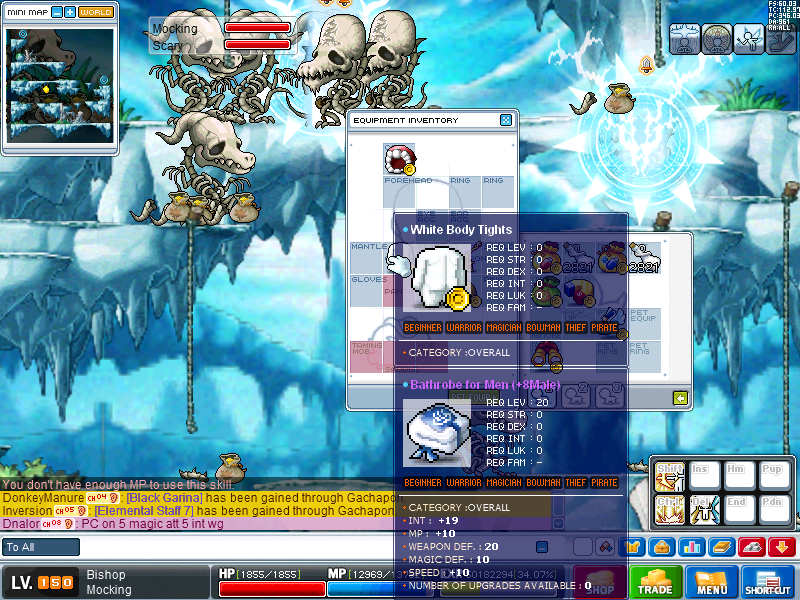Select the red hat equipment slot
The image size is (800, 600).
pos(399,160)
